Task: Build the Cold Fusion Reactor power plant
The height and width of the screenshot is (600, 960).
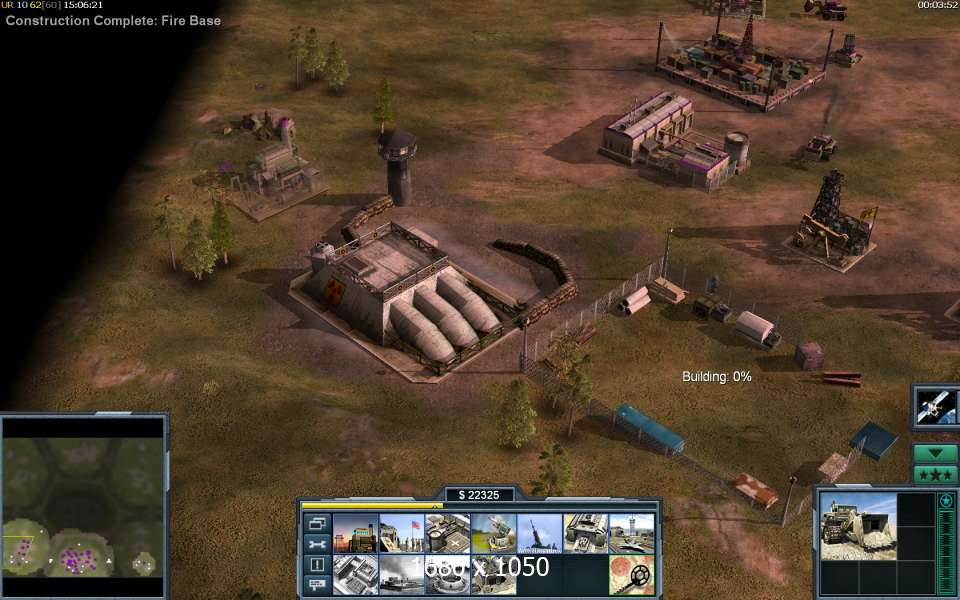Action: [355, 534]
